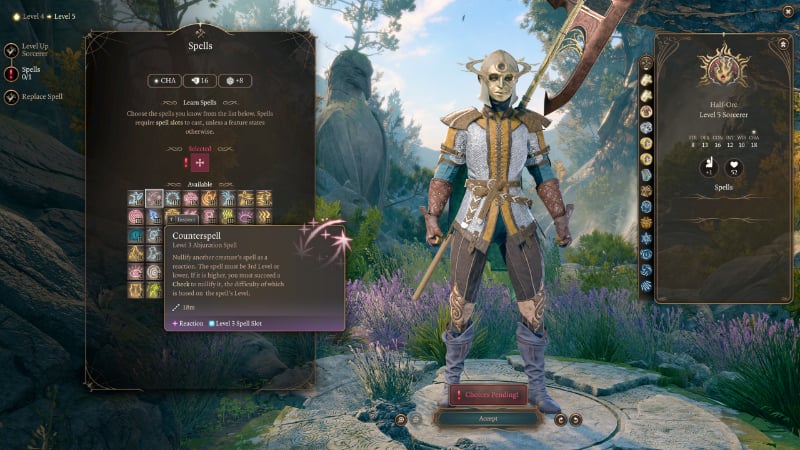Choose the Counterspell icon in Available spells
Screen dimensions: 800x450
[x=154, y=198]
